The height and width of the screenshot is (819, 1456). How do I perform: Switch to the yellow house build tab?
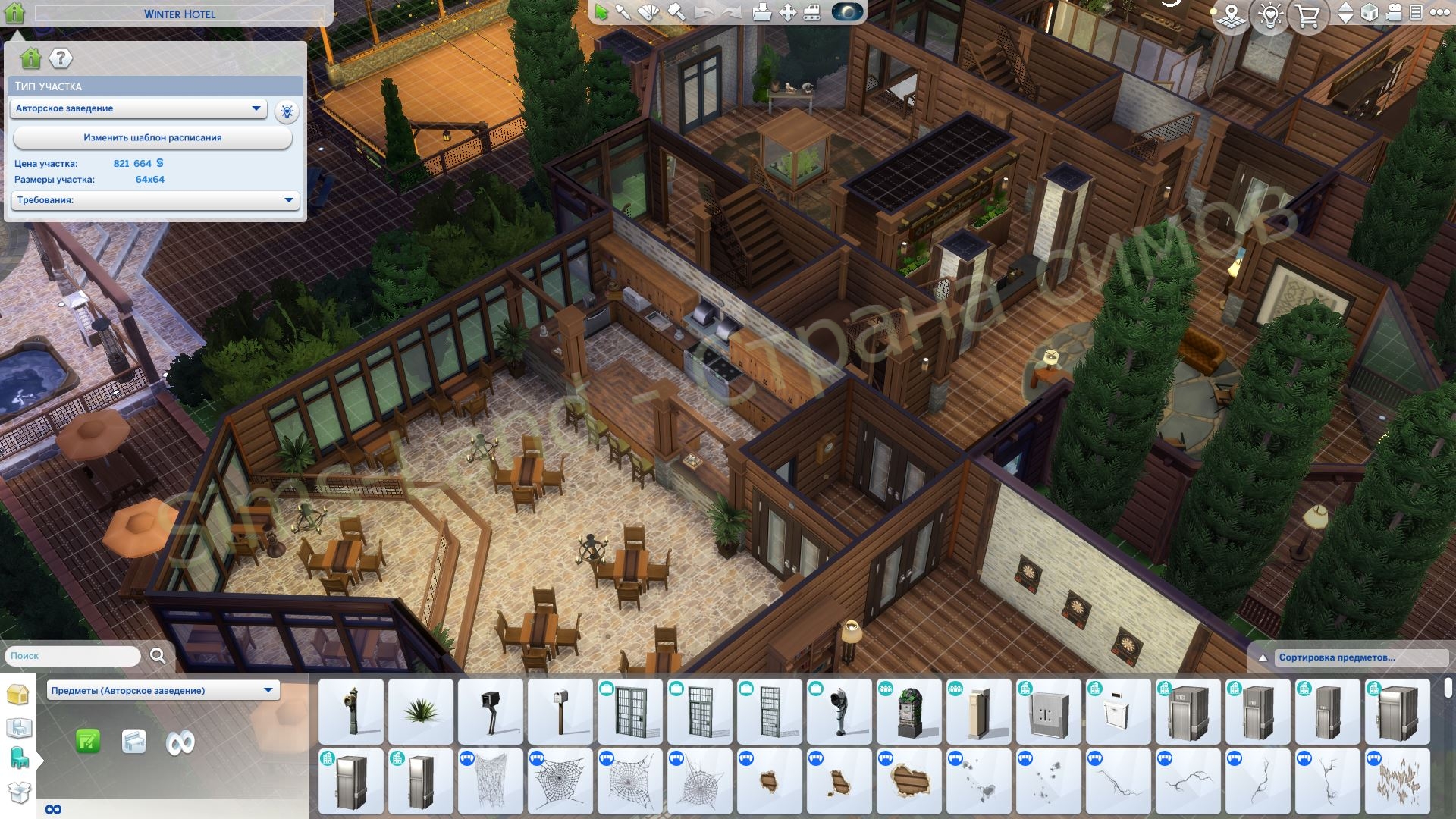point(17,695)
